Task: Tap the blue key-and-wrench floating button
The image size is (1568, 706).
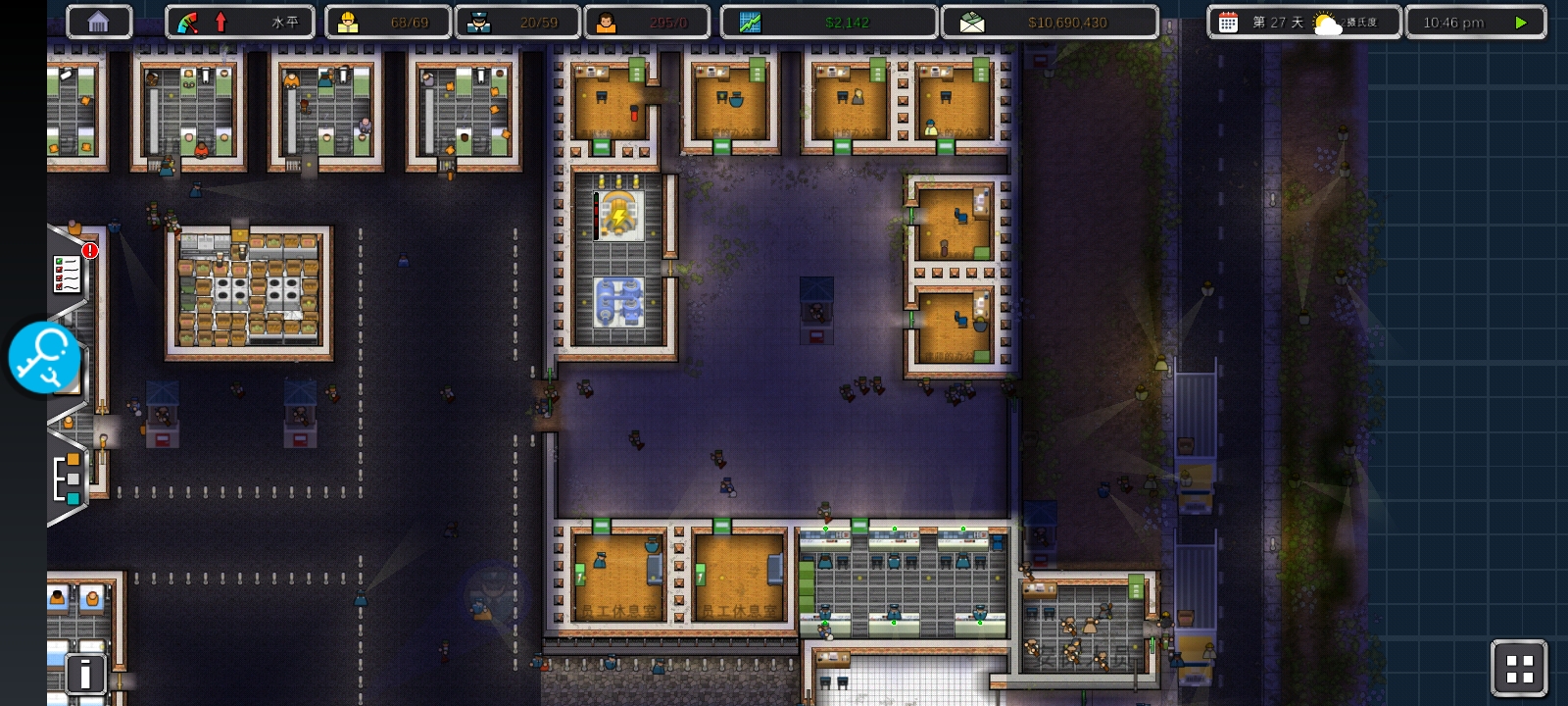Action: pos(44,357)
